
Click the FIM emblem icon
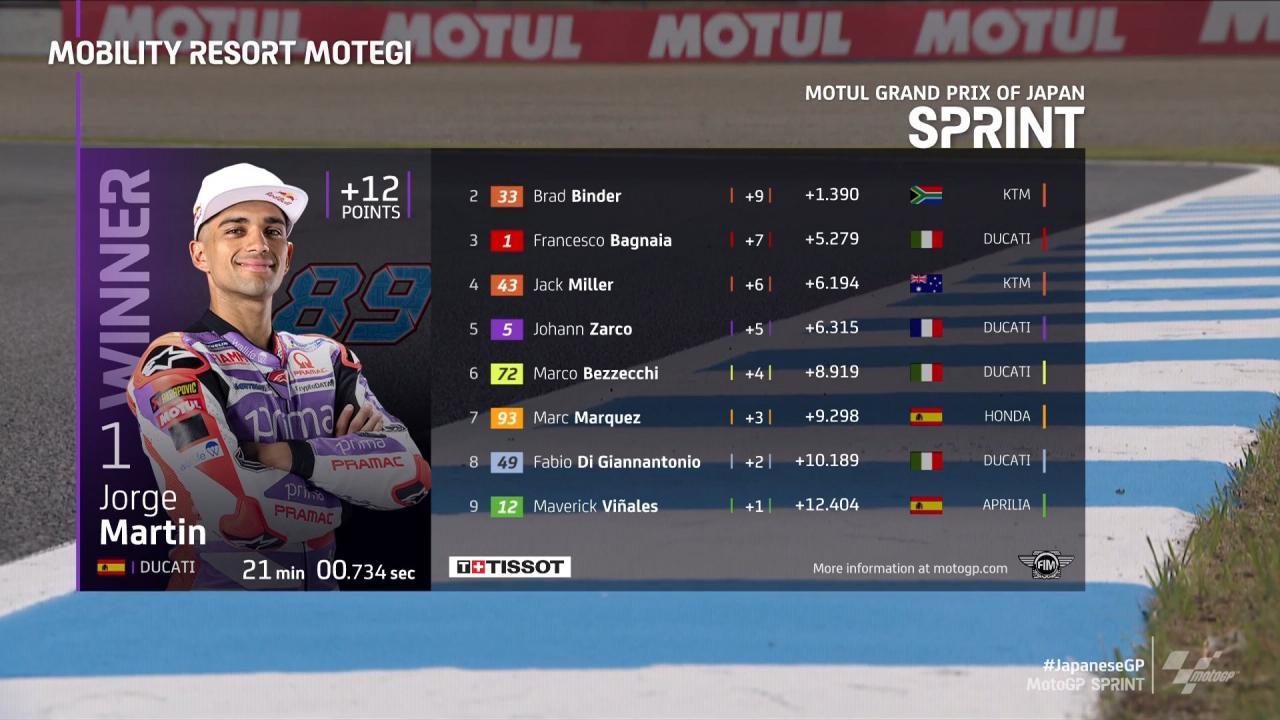click(x=1045, y=565)
